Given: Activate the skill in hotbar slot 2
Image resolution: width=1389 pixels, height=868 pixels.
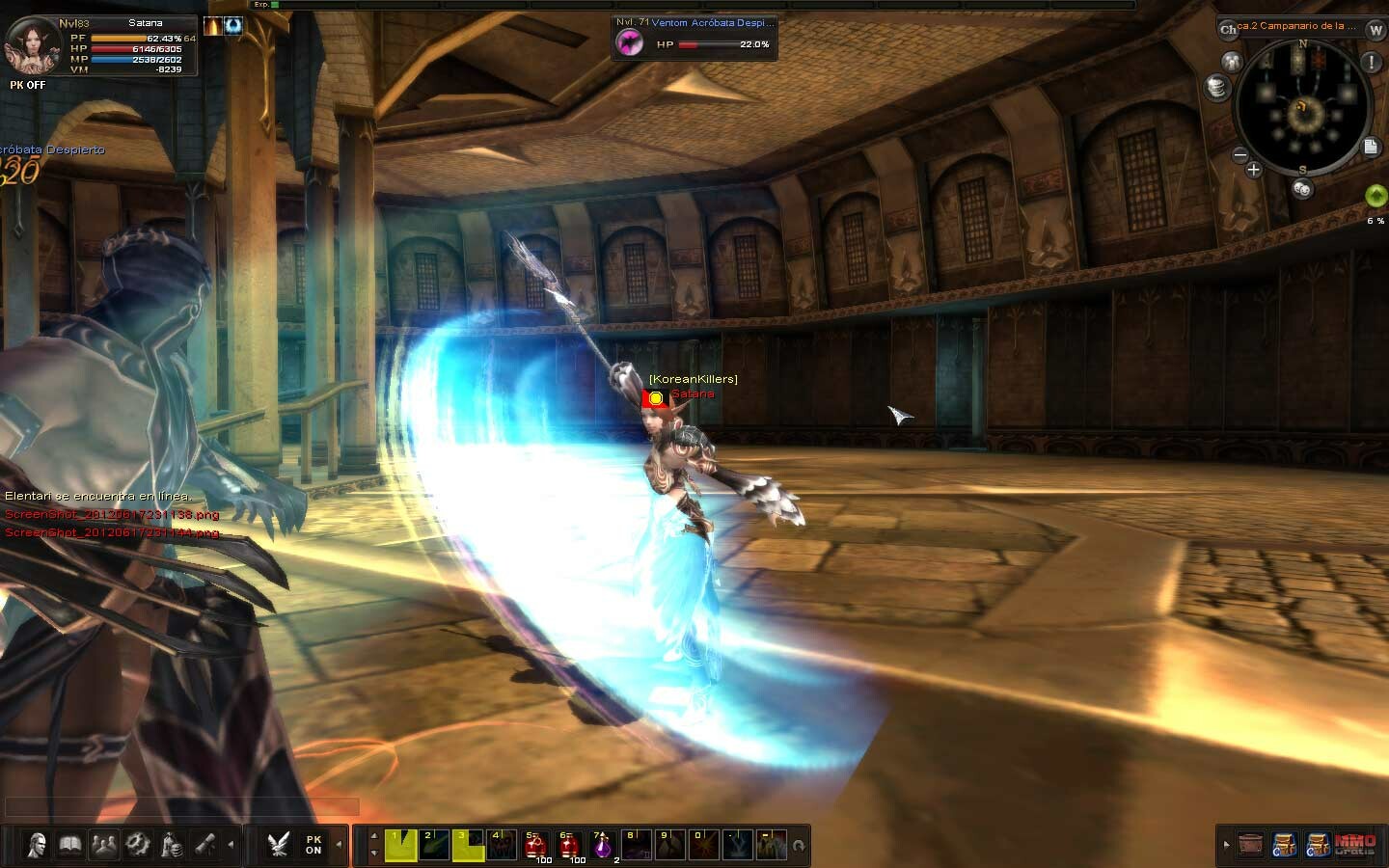Looking at the screenshot, I should point(434,845).
